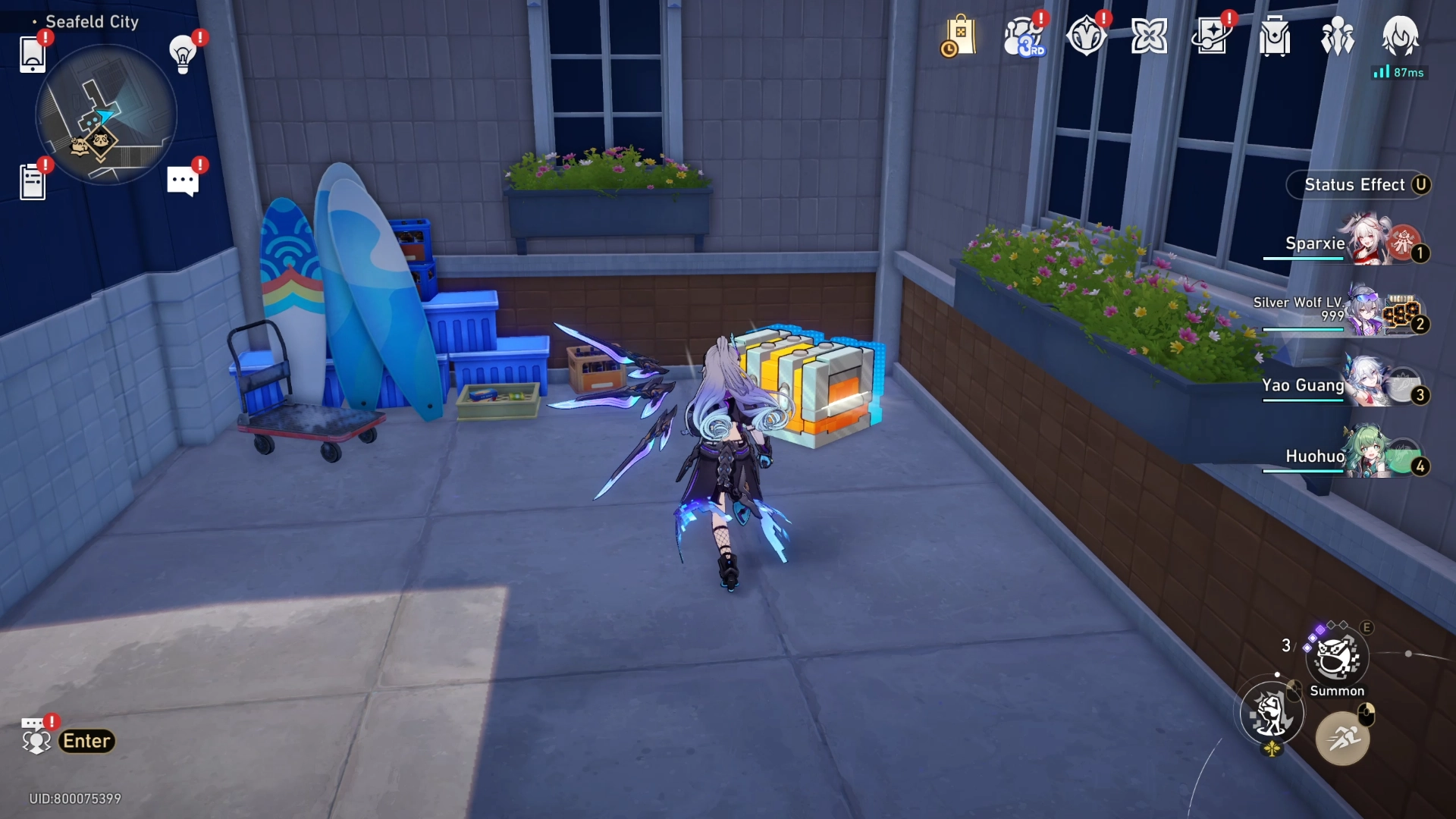
Task: Open the character lineup icon with three figures
Action: coord(1338,34)
